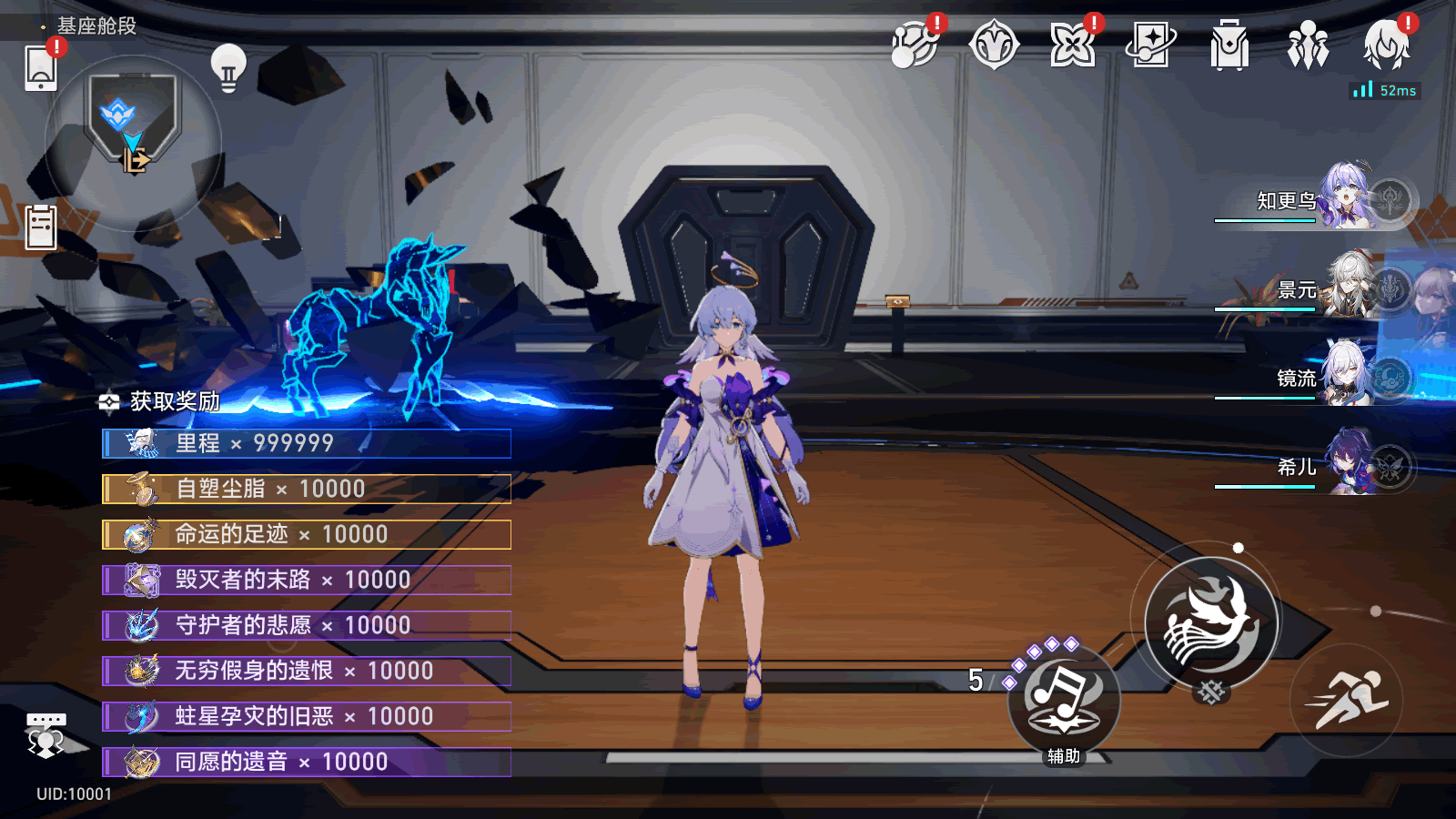Viewport: 1456px width, 819px height.
Task: Switch to party member 镜流
Action: click(1319, 377)
